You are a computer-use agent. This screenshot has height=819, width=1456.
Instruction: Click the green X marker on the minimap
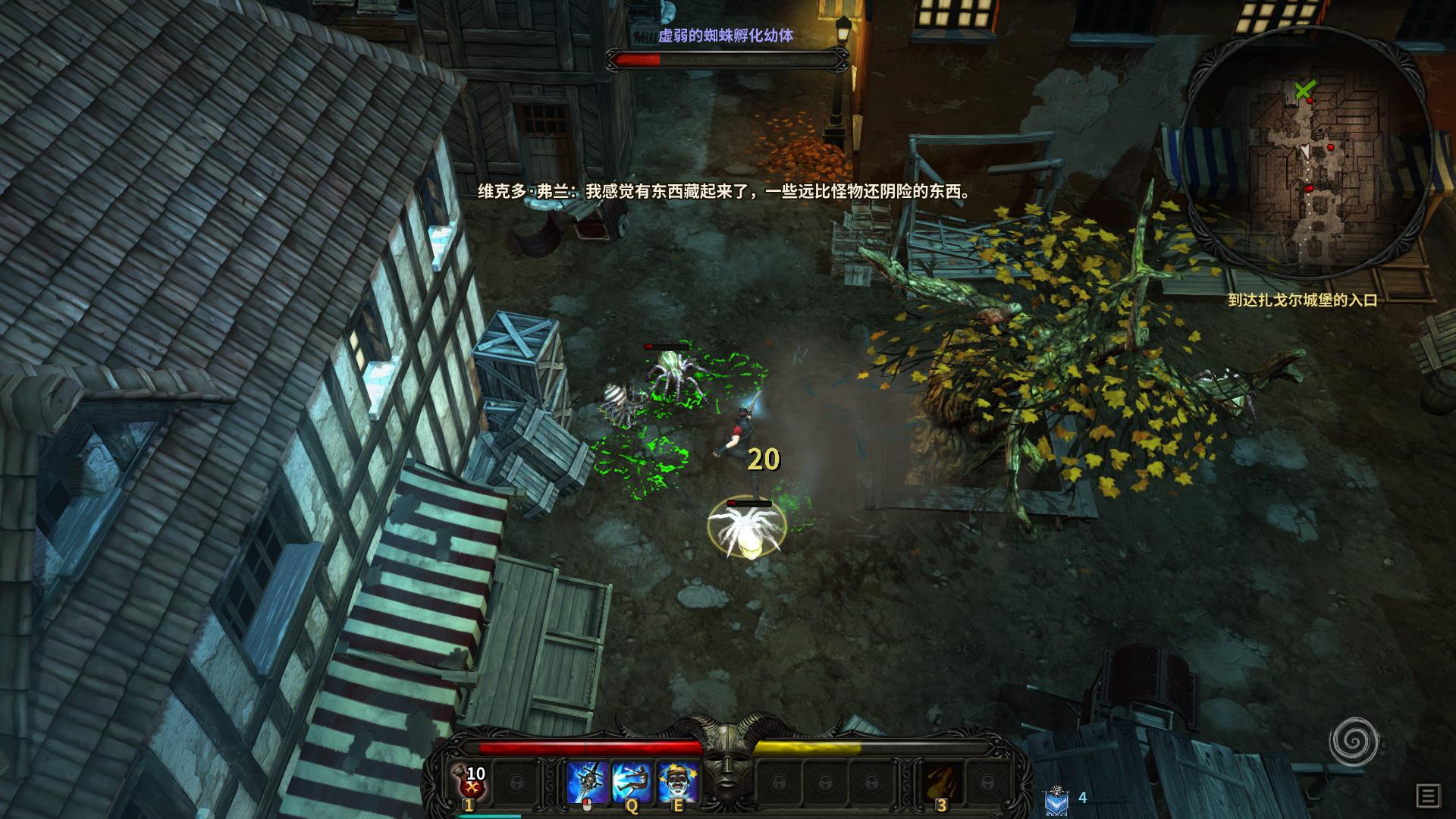(1304, 89)
